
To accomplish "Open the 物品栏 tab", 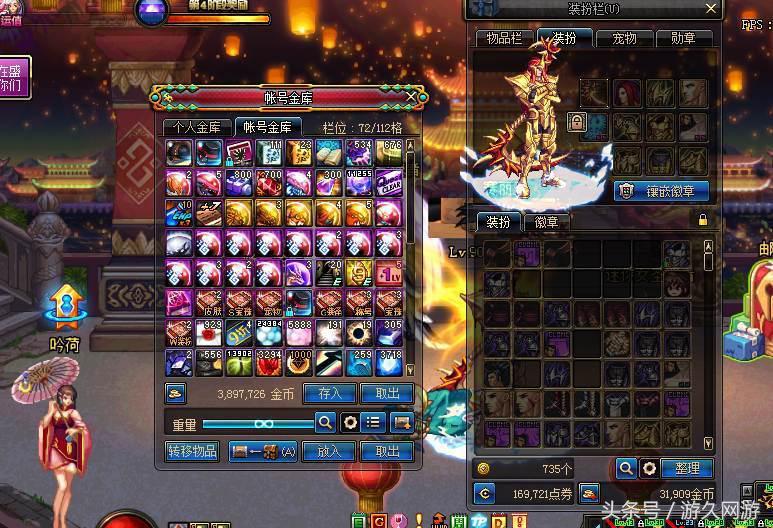I will [x=504, y=38].
